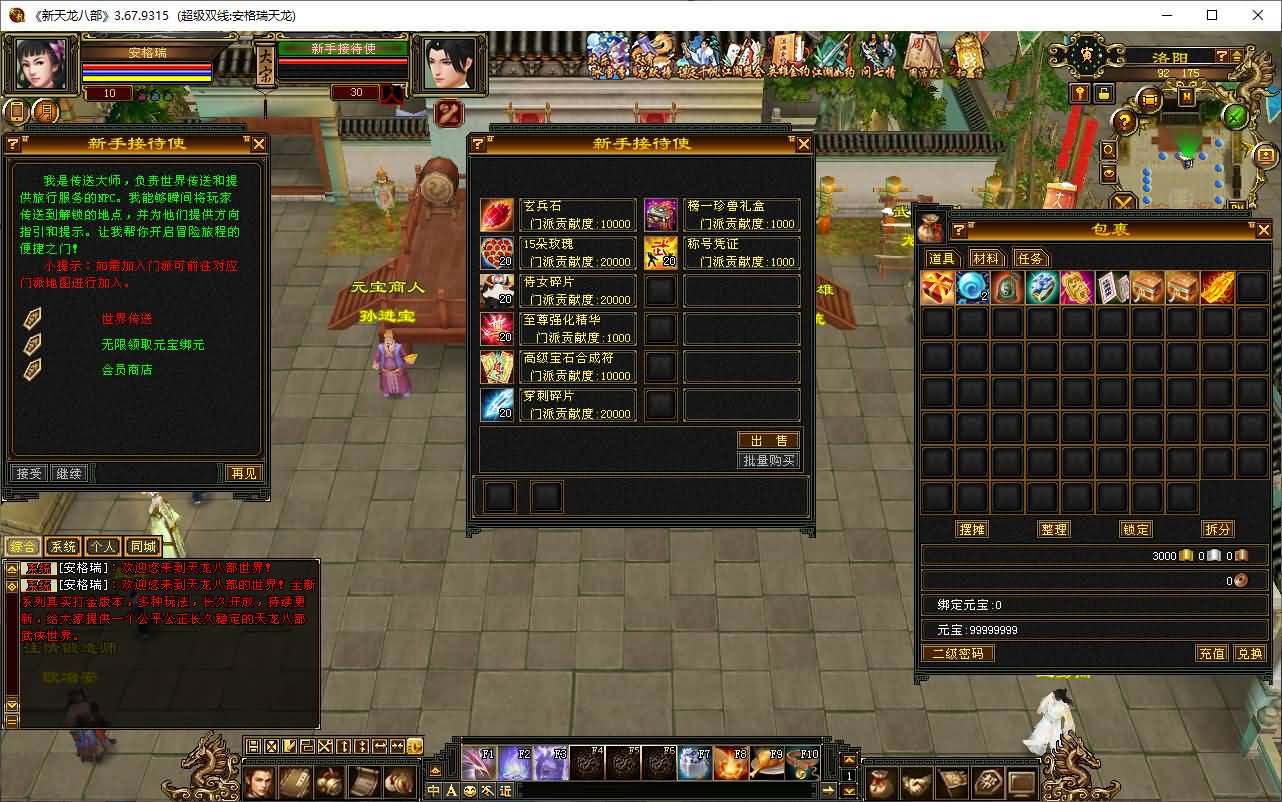Screen dimensions: 1282x802
Task: Click the gift box item in the bag's first slot
Action: (x=938, y=287)
